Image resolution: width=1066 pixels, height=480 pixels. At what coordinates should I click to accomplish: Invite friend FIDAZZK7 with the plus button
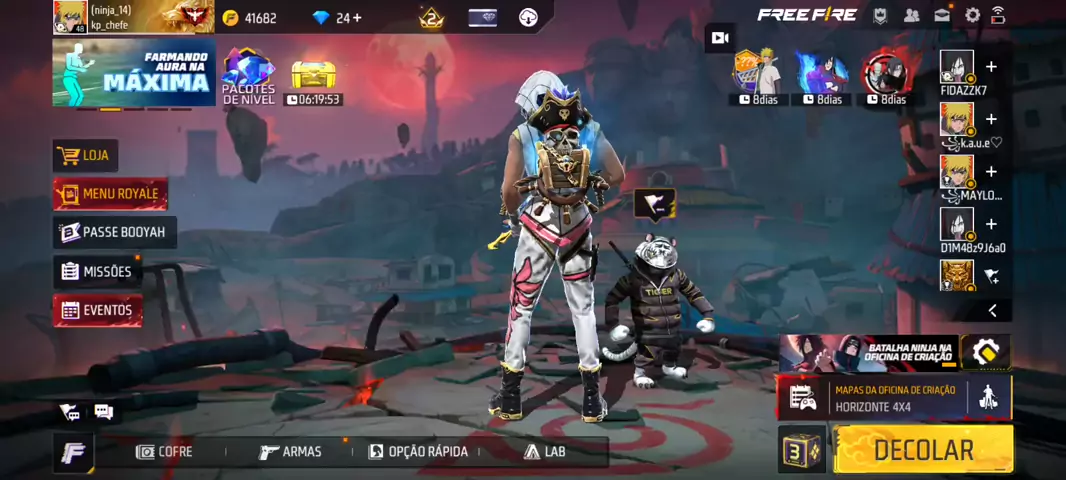click(x=991, y=67)
